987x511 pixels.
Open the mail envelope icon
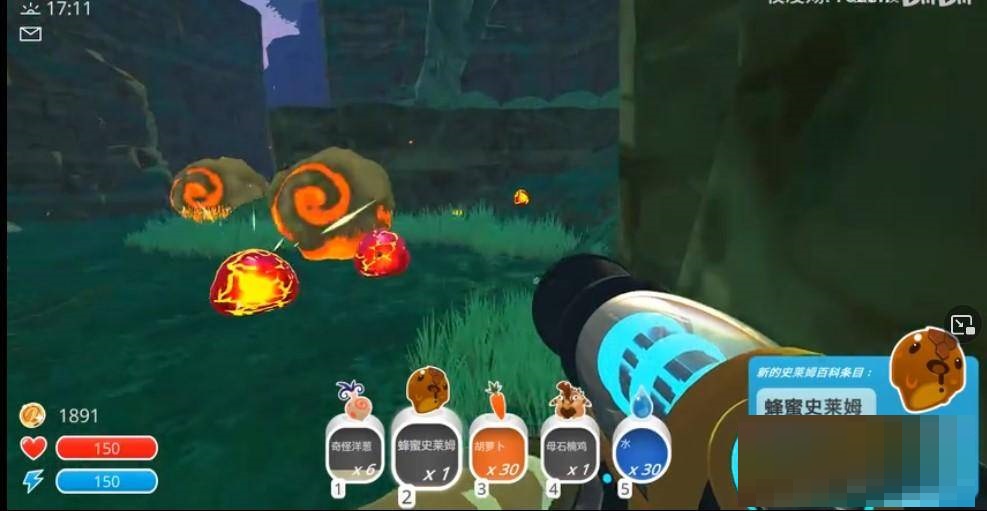pos(31,34)
